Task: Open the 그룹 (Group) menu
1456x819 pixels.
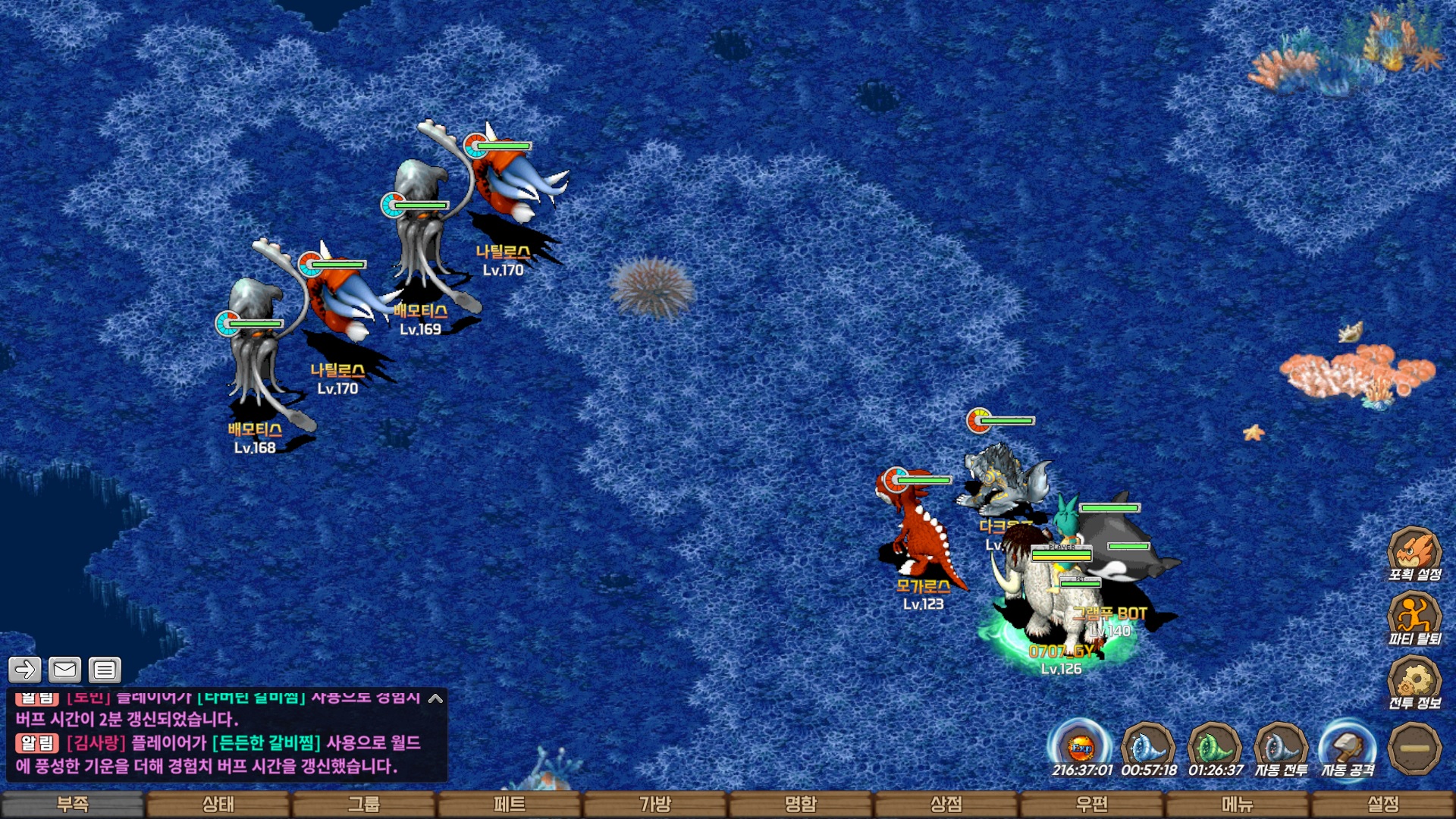Action: coord(364,804)
